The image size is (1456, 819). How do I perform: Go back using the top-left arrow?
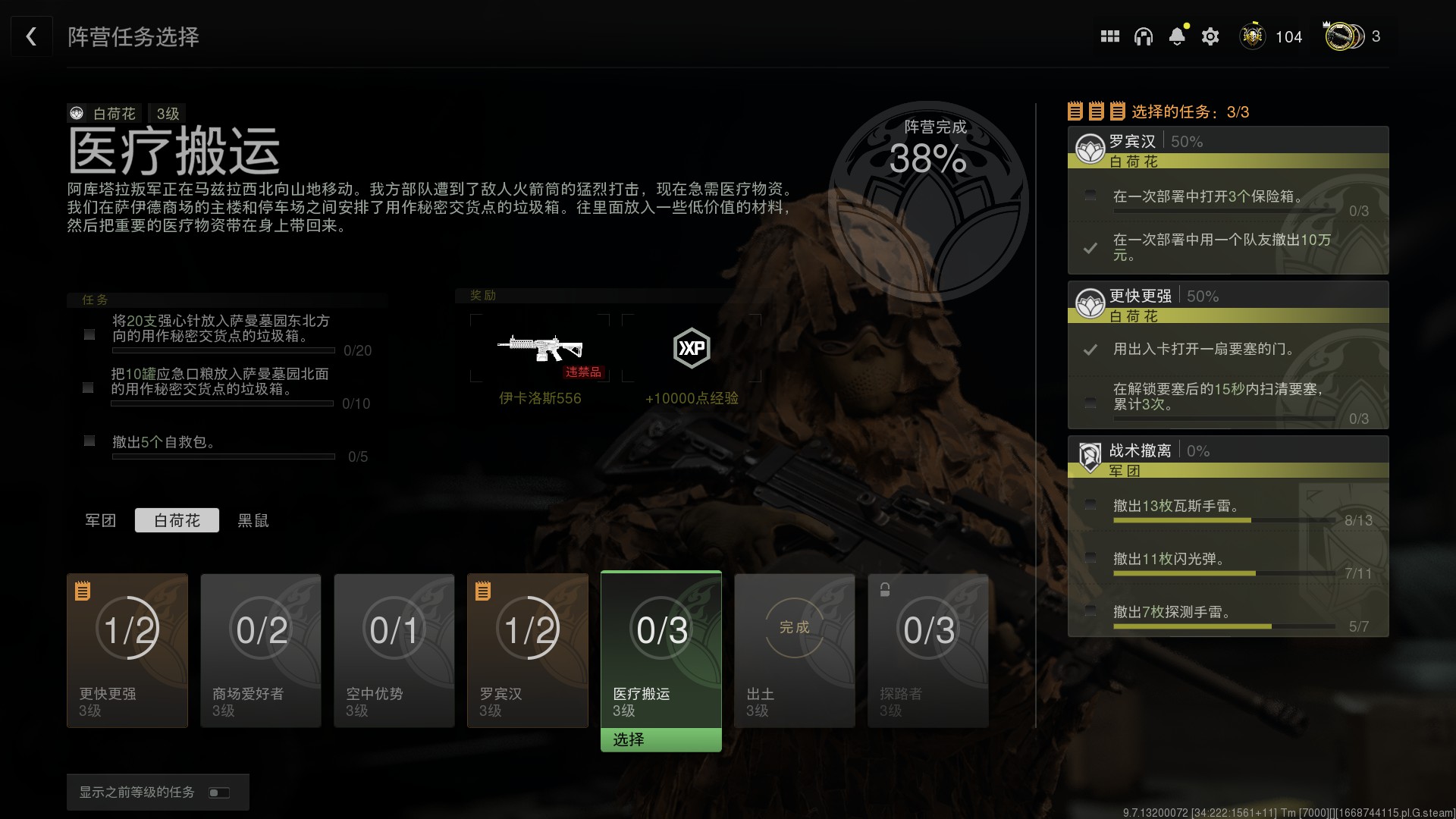(31, 36)
